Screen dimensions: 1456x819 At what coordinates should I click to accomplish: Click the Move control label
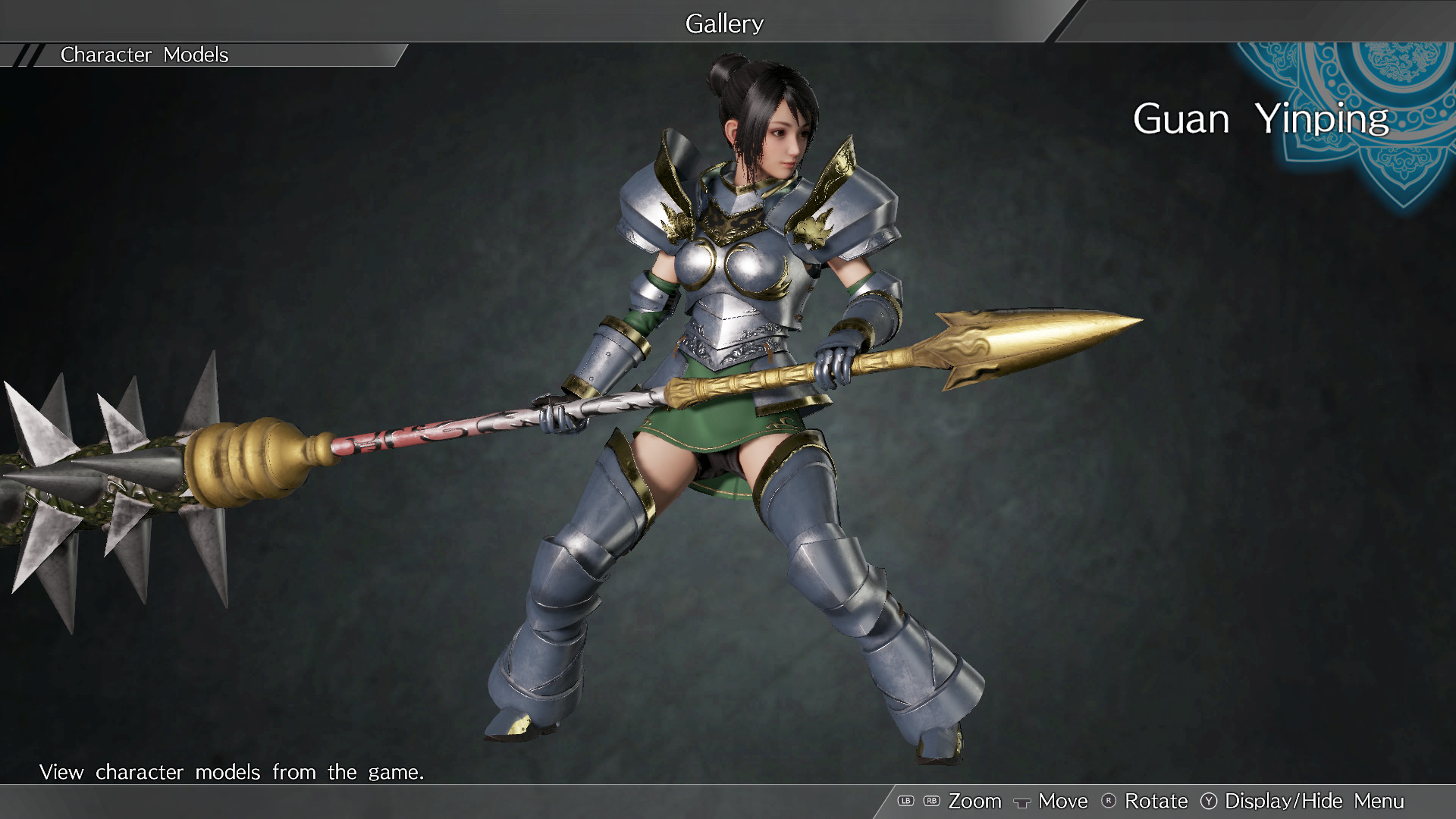click(1062, 801)
